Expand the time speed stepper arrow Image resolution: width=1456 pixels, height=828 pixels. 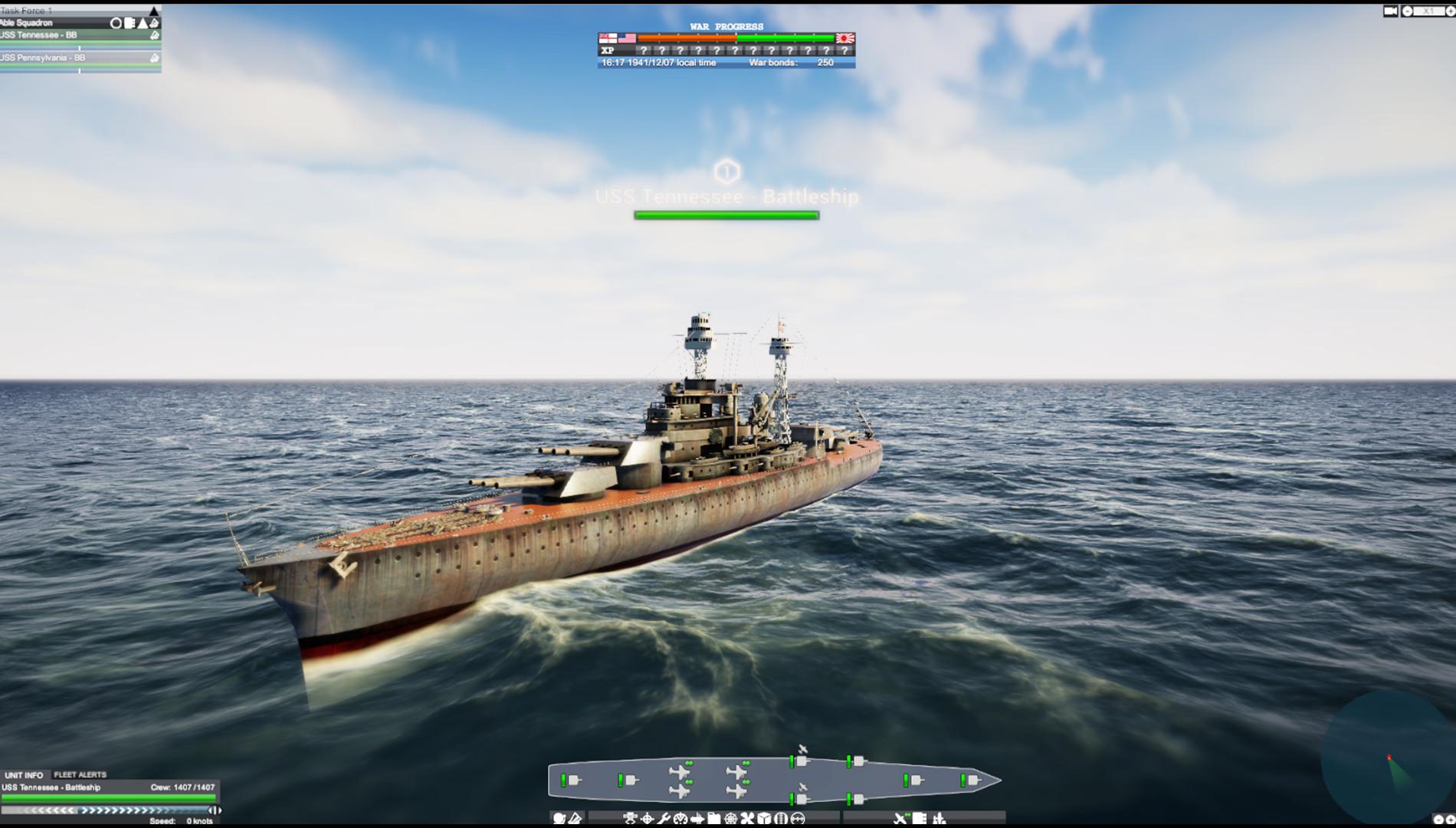coord(1451,10)
